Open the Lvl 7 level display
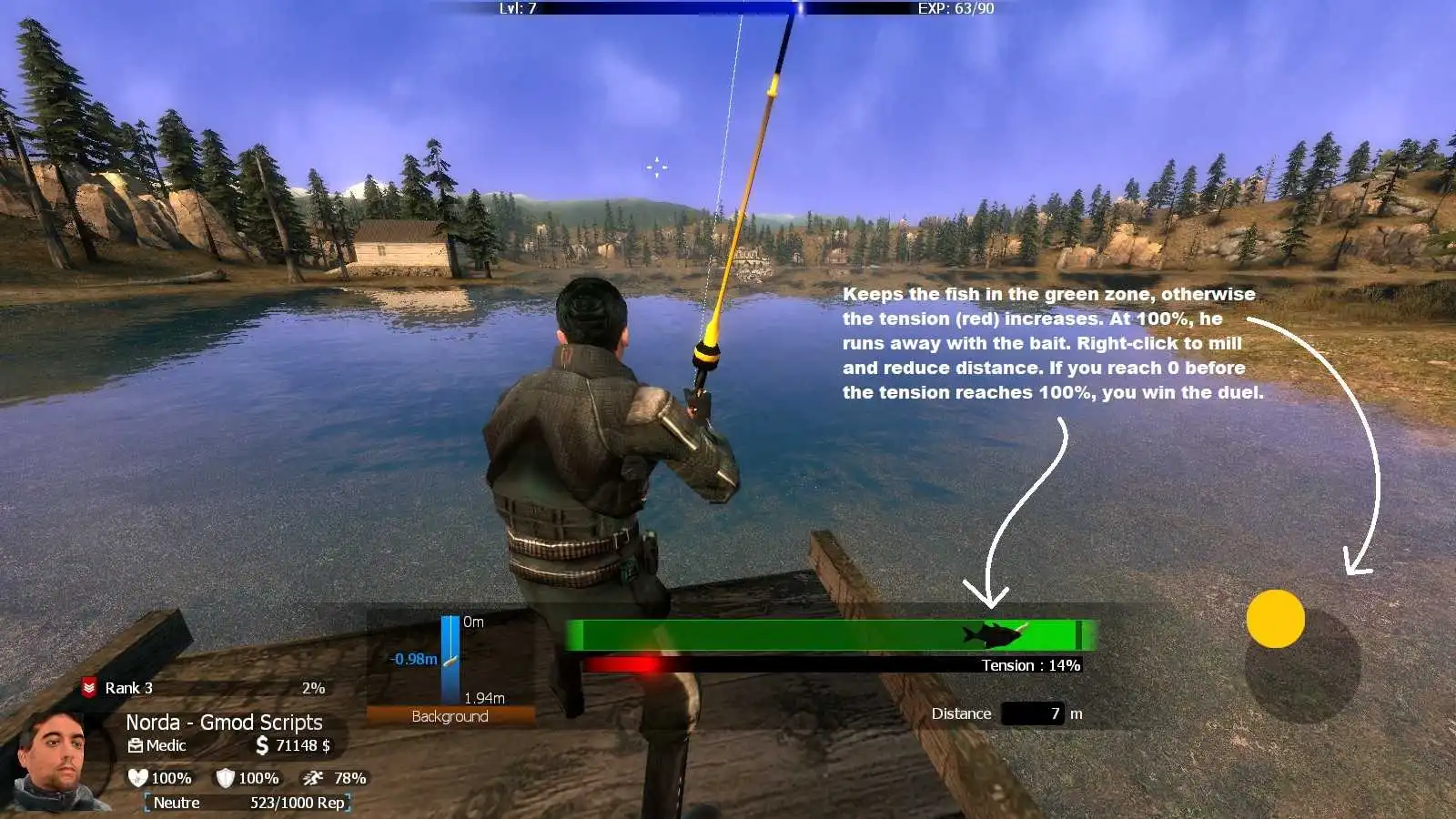The height and width of the screenshot is (819, 1456). [x=516, y=7]
